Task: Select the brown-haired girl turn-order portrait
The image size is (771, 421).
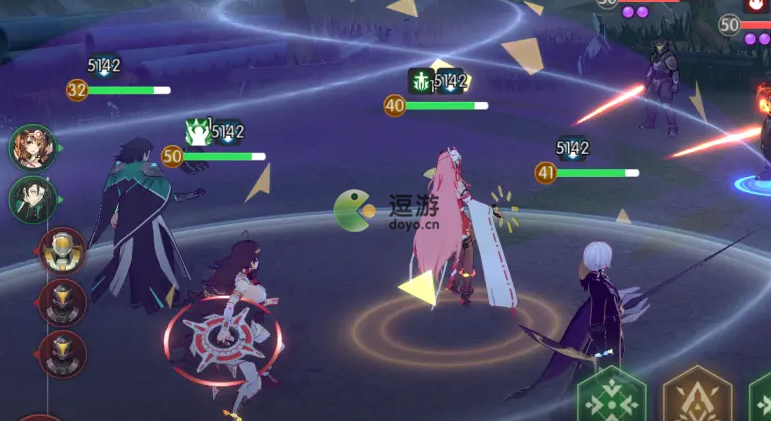Action: (x=33, y=148)
